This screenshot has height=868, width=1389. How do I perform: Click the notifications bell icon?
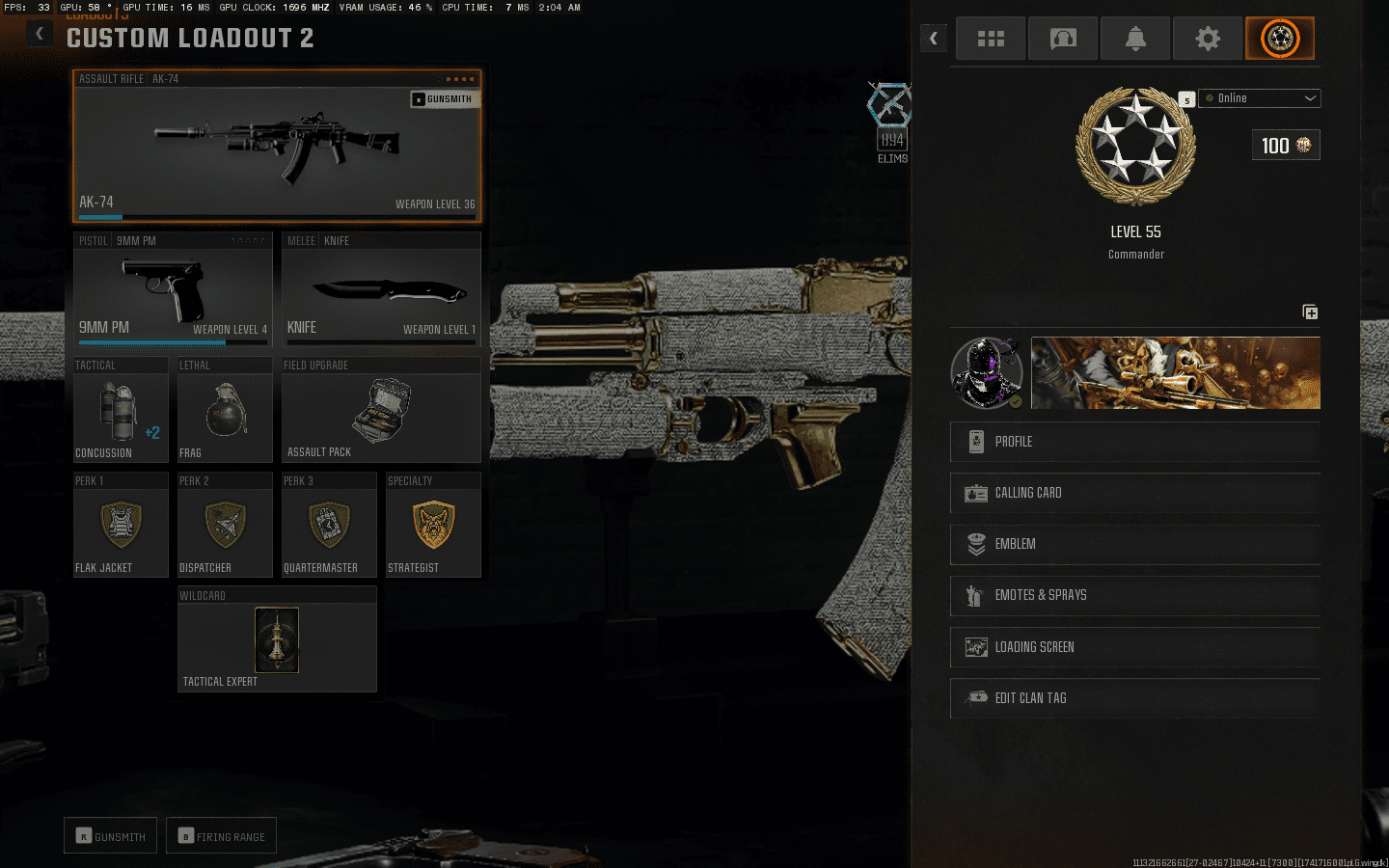coord(1135,38)
